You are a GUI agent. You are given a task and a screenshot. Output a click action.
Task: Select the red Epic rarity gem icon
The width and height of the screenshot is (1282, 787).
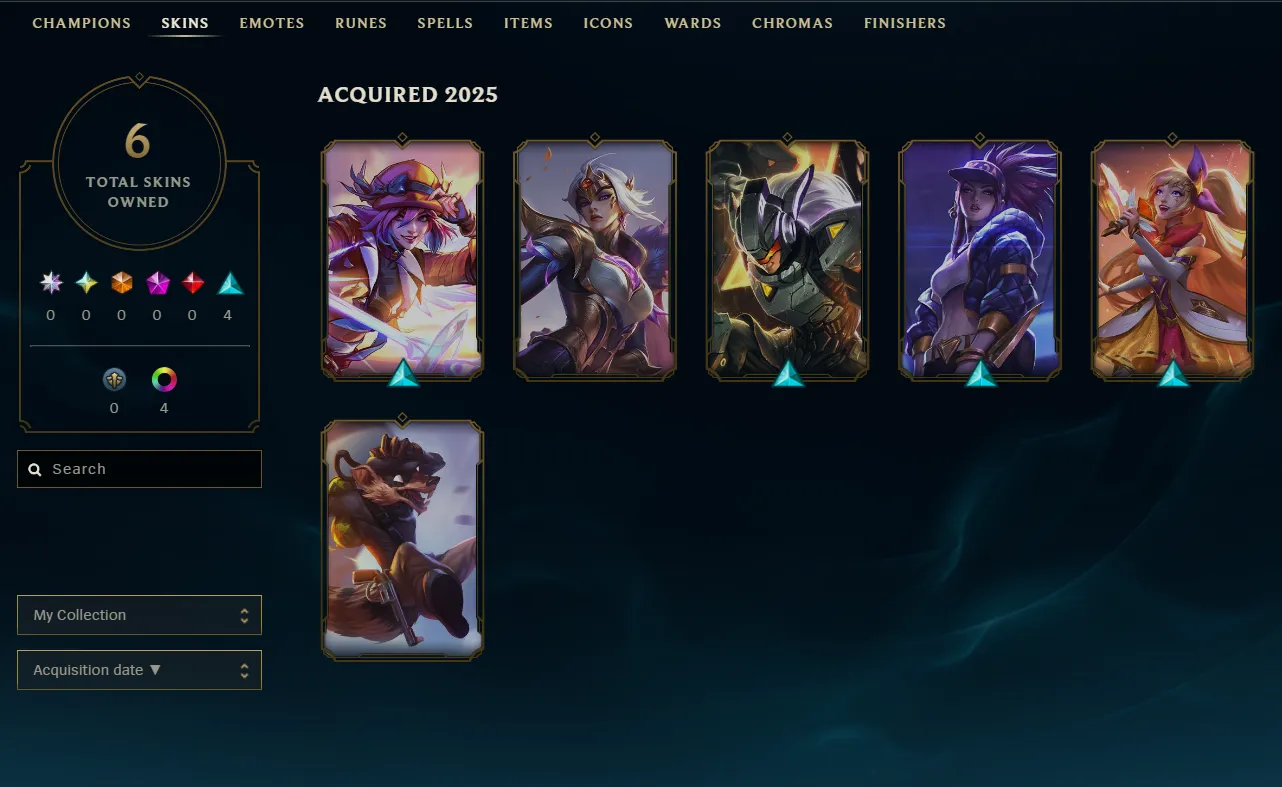[192, 284]
